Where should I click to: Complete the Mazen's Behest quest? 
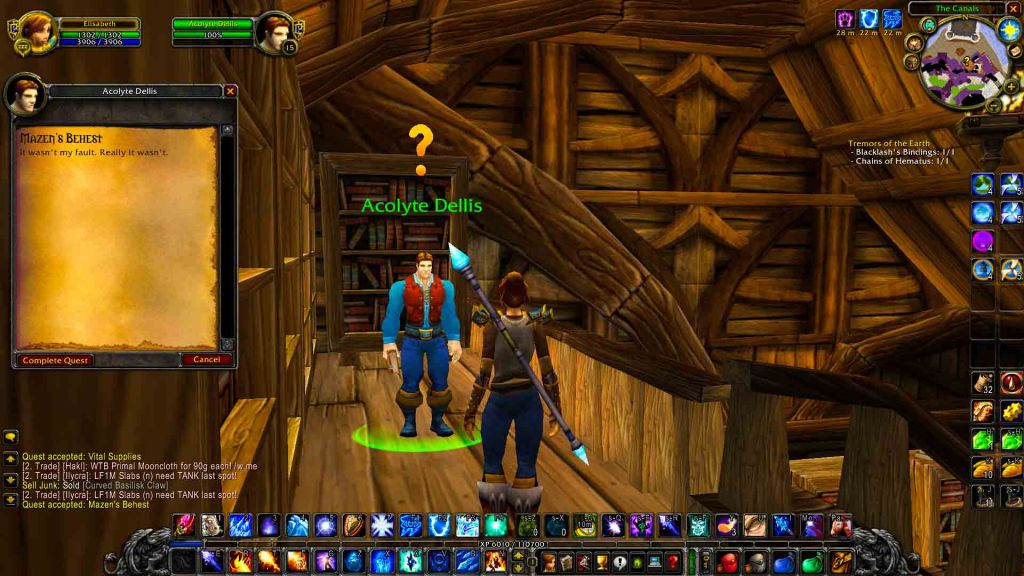pyautogui.click(x=55, y=360)
